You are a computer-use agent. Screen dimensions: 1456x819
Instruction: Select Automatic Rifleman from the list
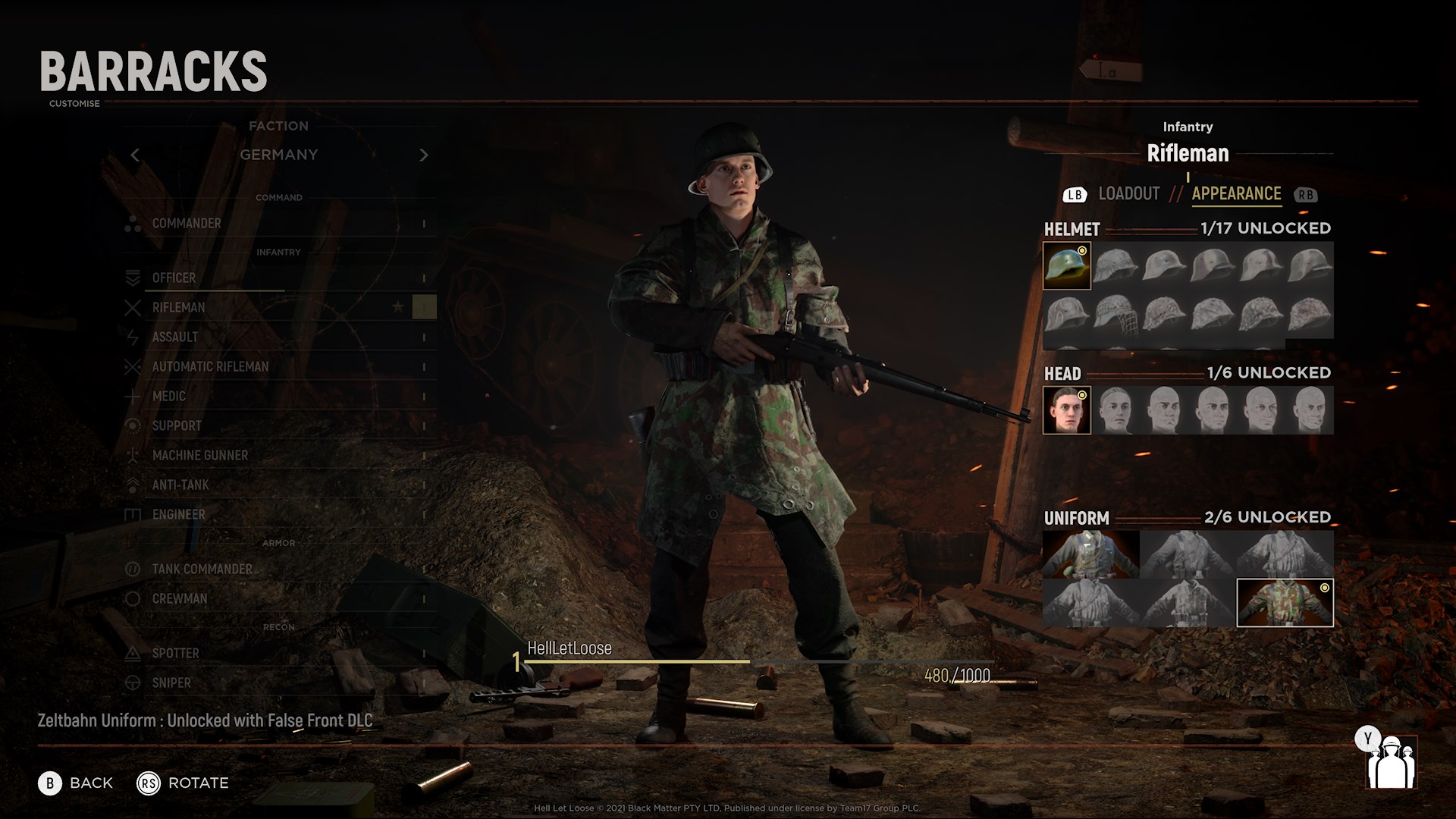[x=210, y=367]
